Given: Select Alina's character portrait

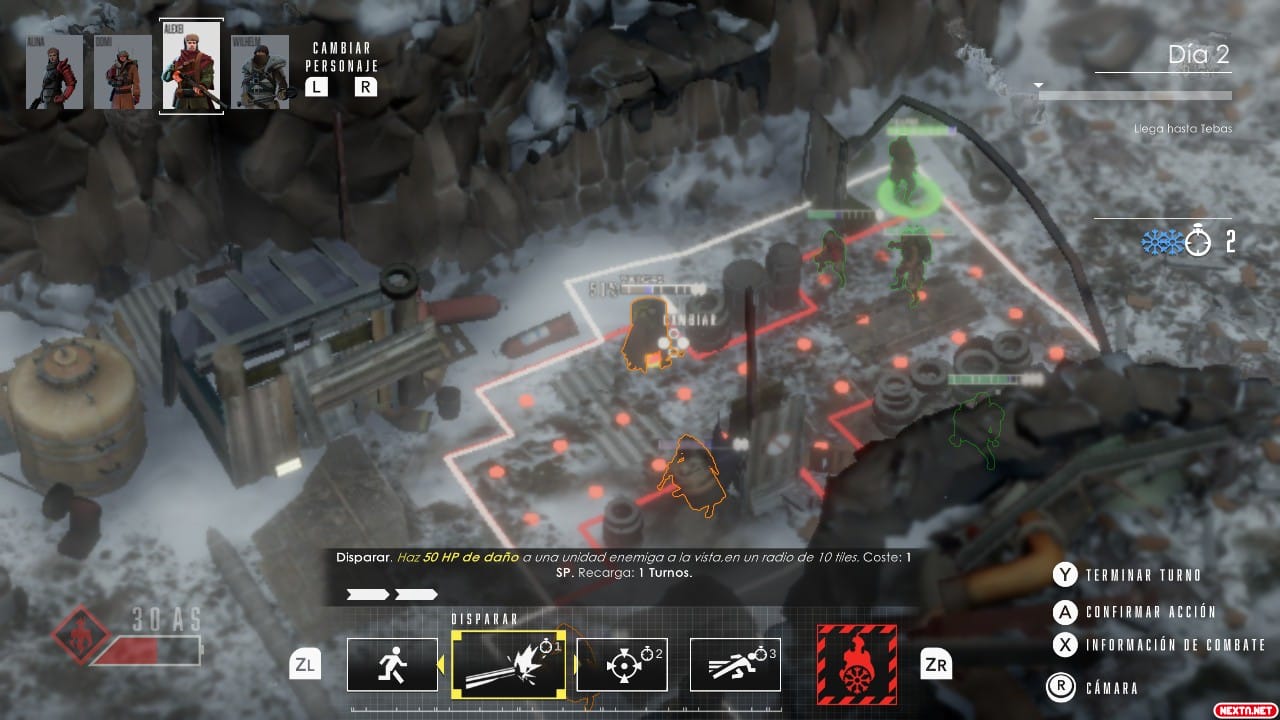Looking at the screenshot, I should click(x=54, y=72).
